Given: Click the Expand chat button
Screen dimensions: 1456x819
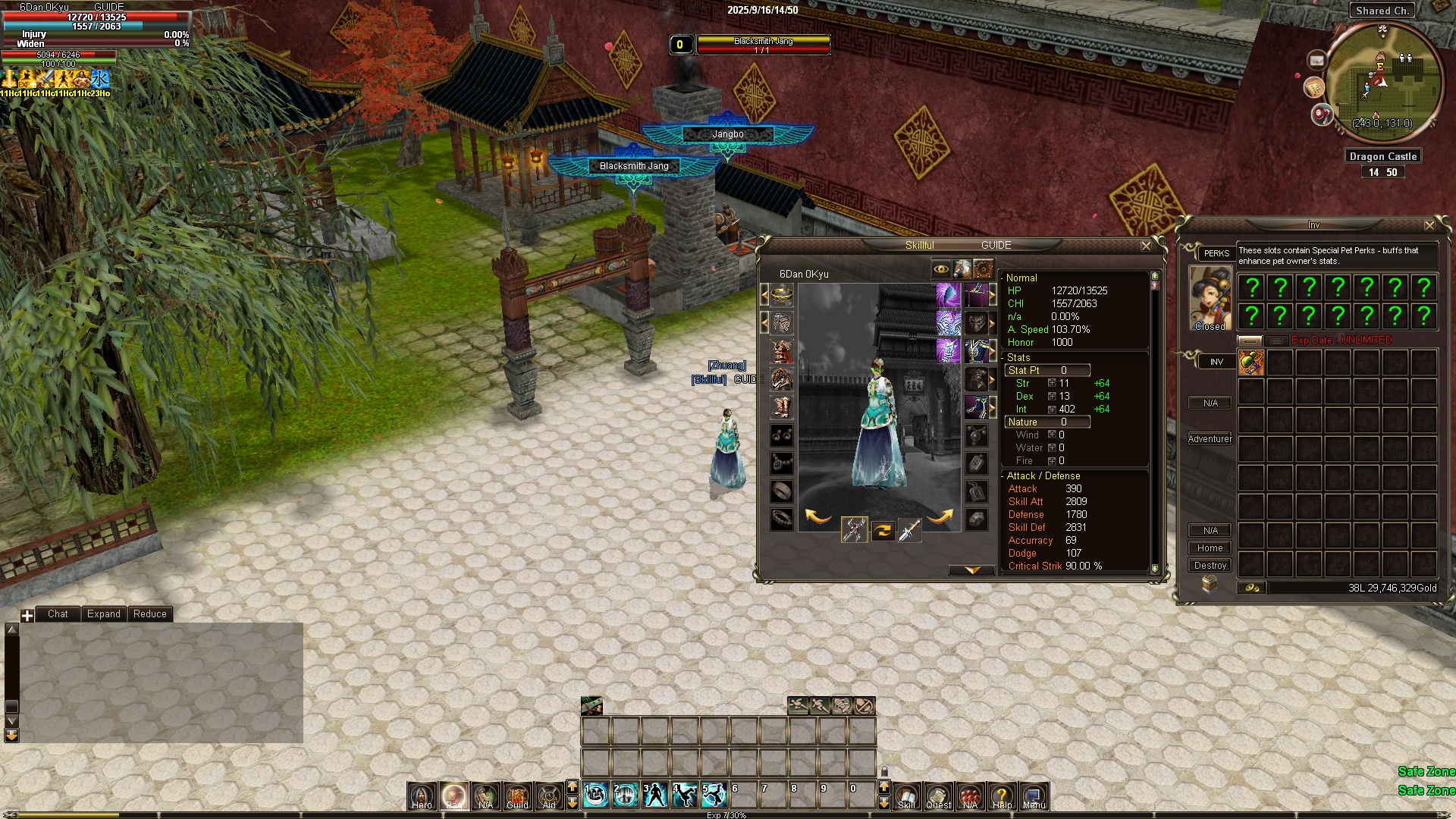Looking at the screenshot, I should click(x=103, y=614).
